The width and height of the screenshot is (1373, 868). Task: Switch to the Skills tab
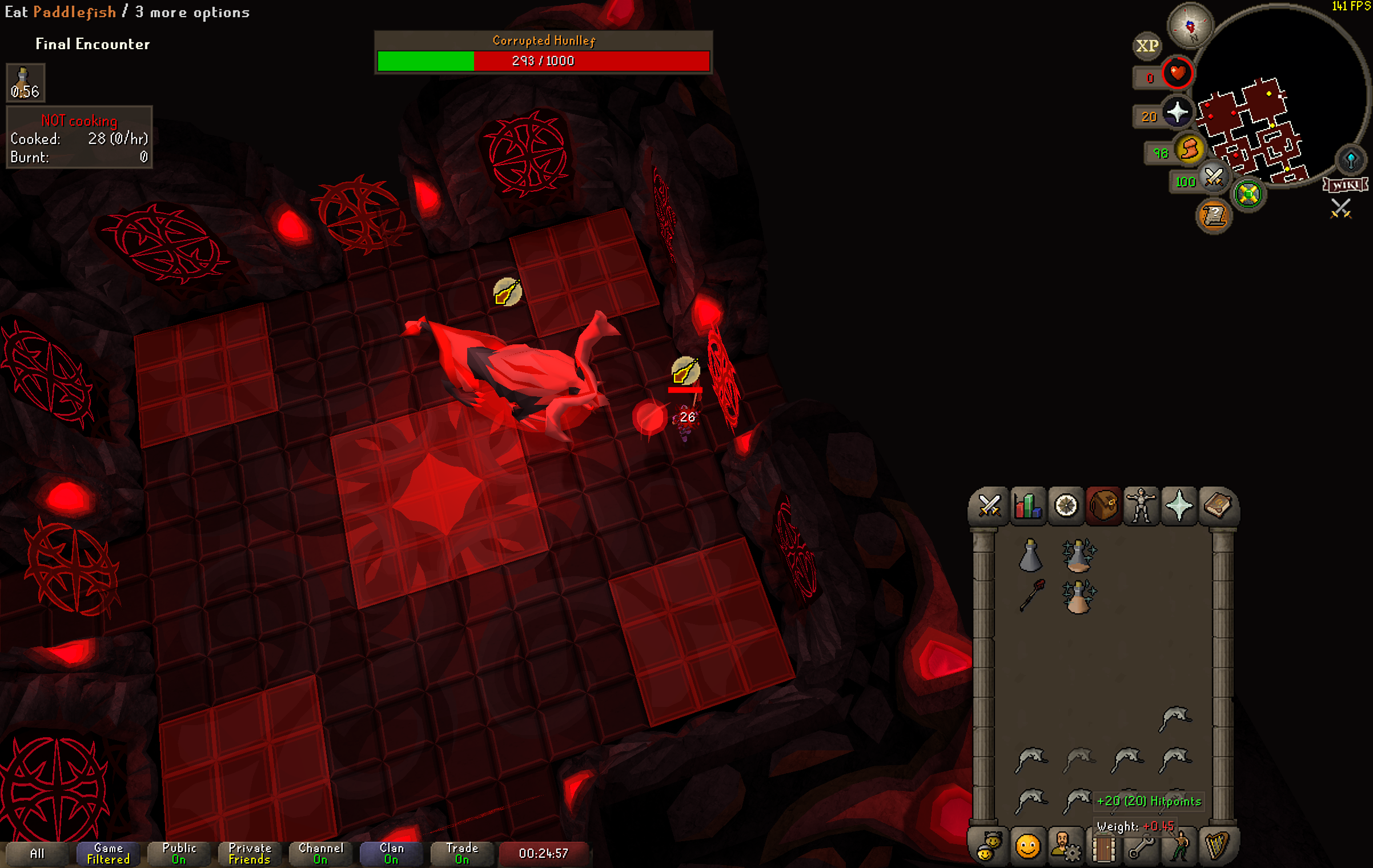pyautogui.click(x=1027, y=506)
